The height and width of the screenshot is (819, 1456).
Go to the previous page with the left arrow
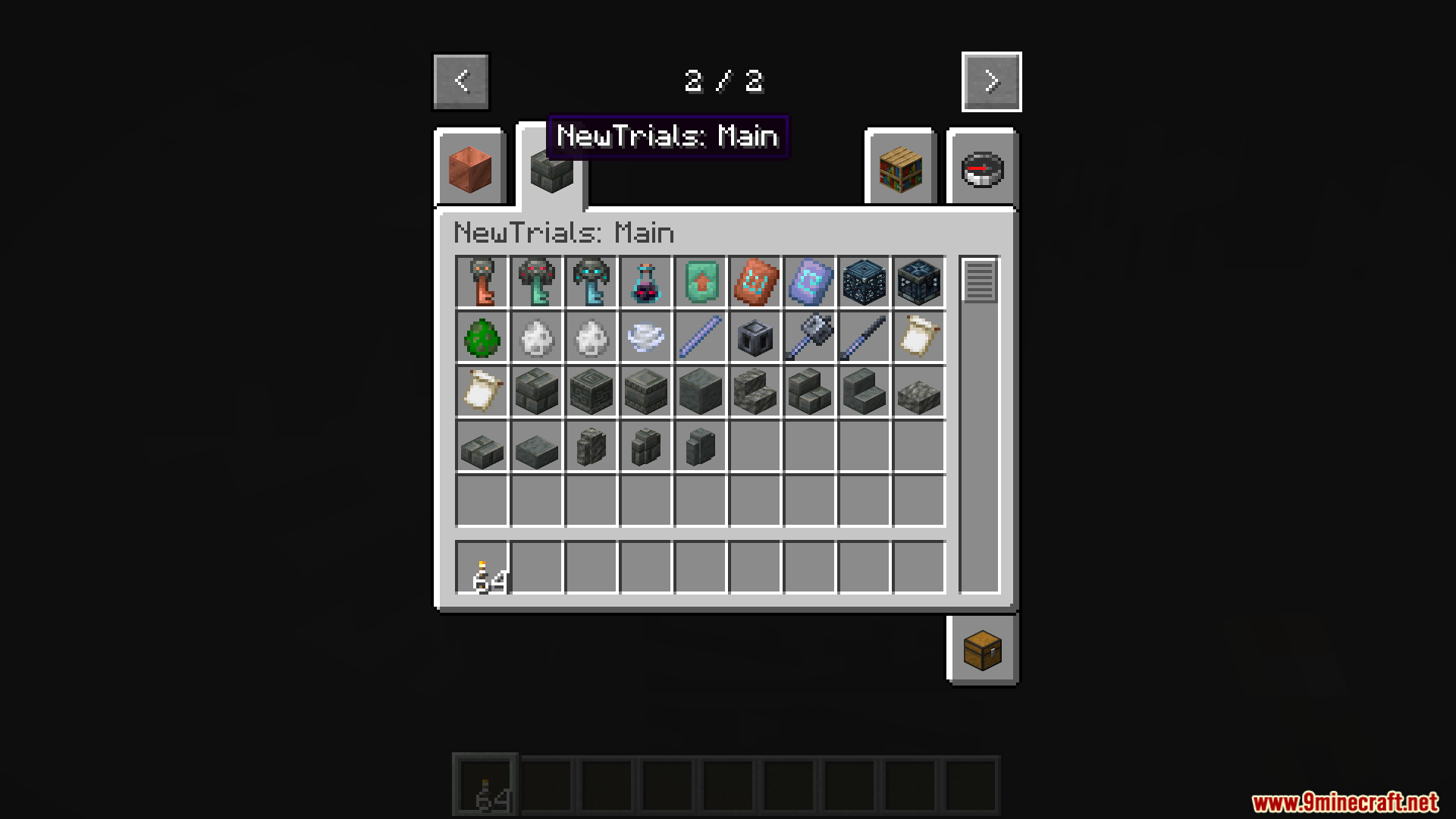[x=460, y=81]
